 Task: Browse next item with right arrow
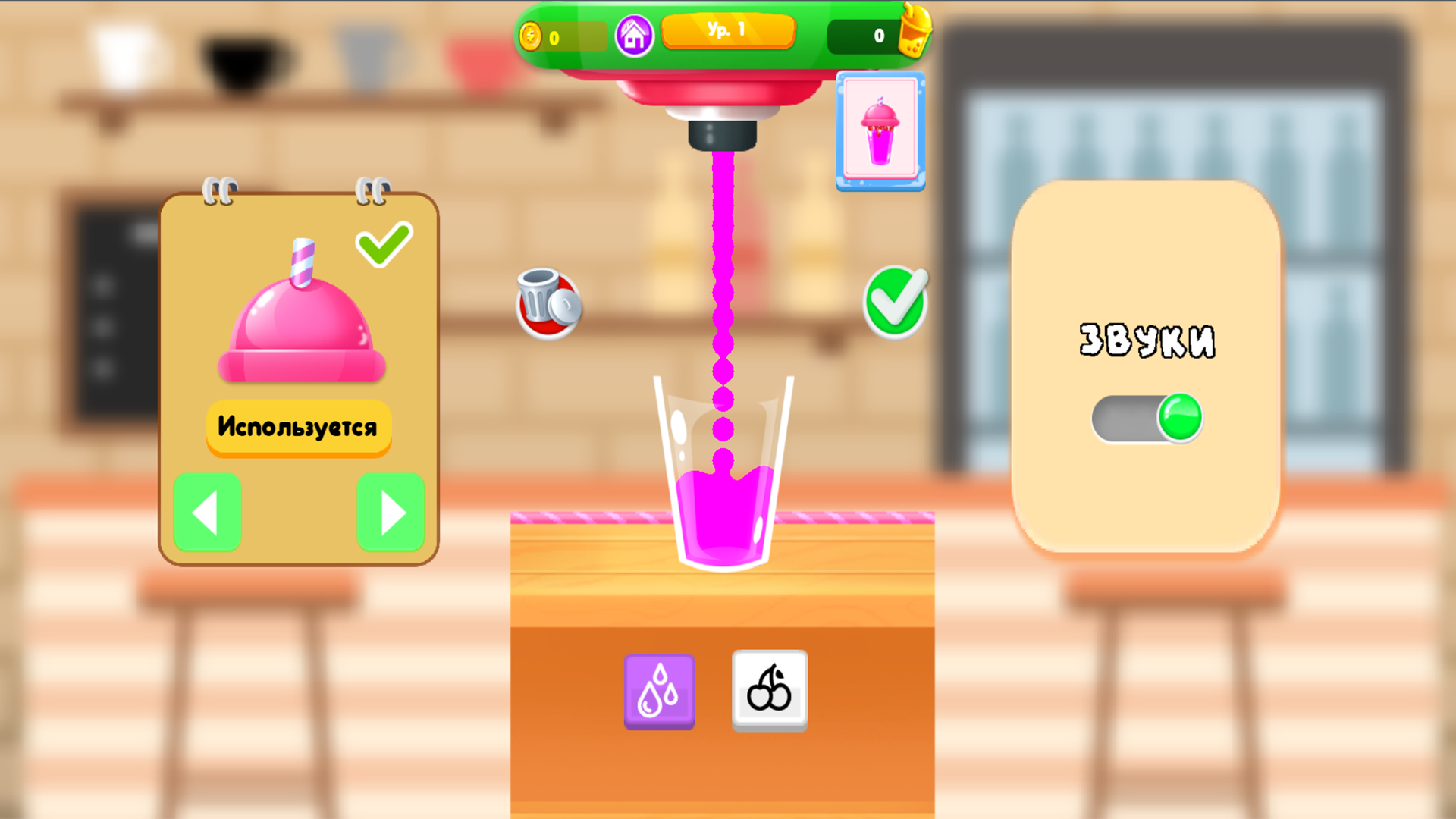[x=390, y=513]
